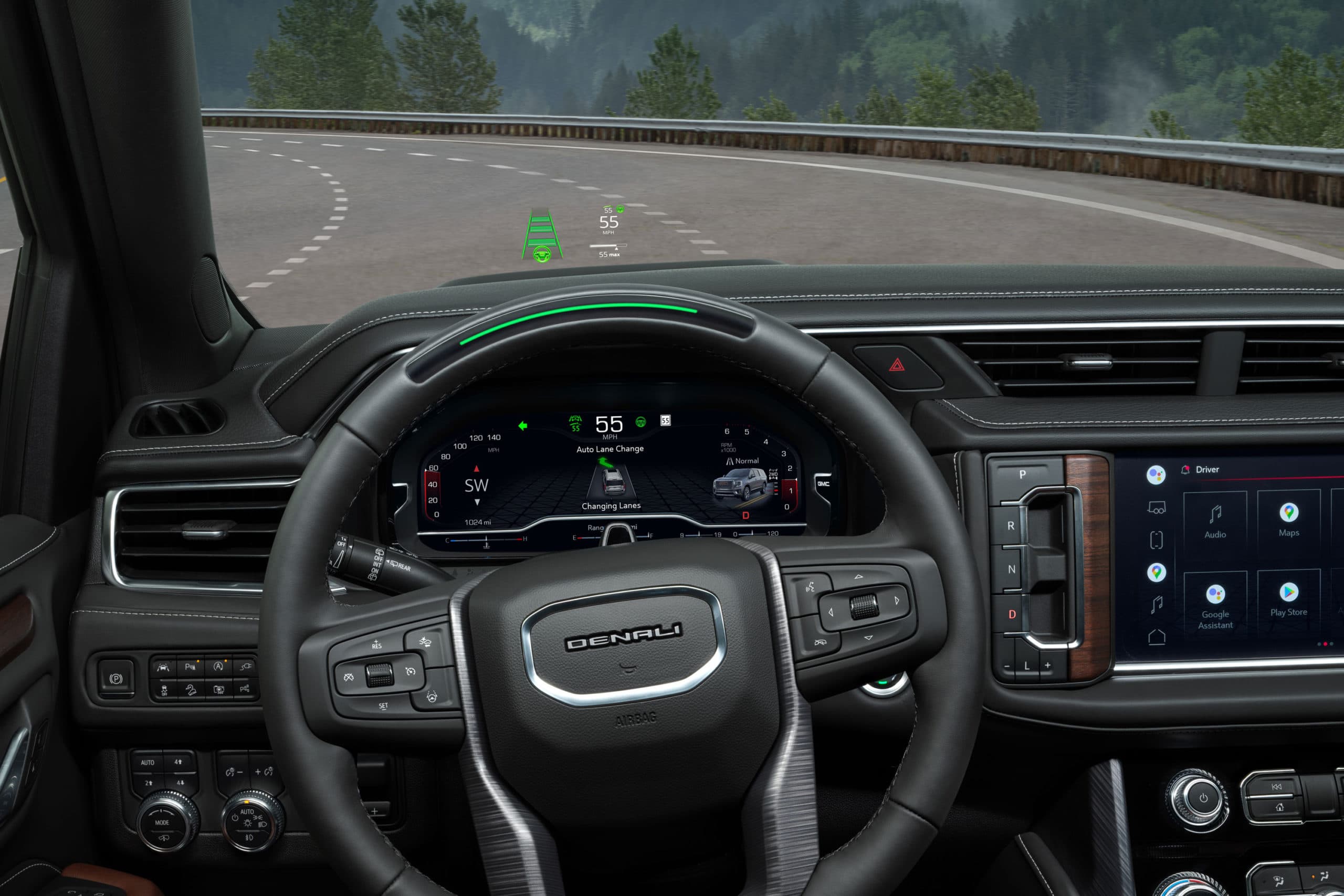
Task: Open the trailer icon in the sidebar
Action: pyautogui.click(x=1156, y=508)
